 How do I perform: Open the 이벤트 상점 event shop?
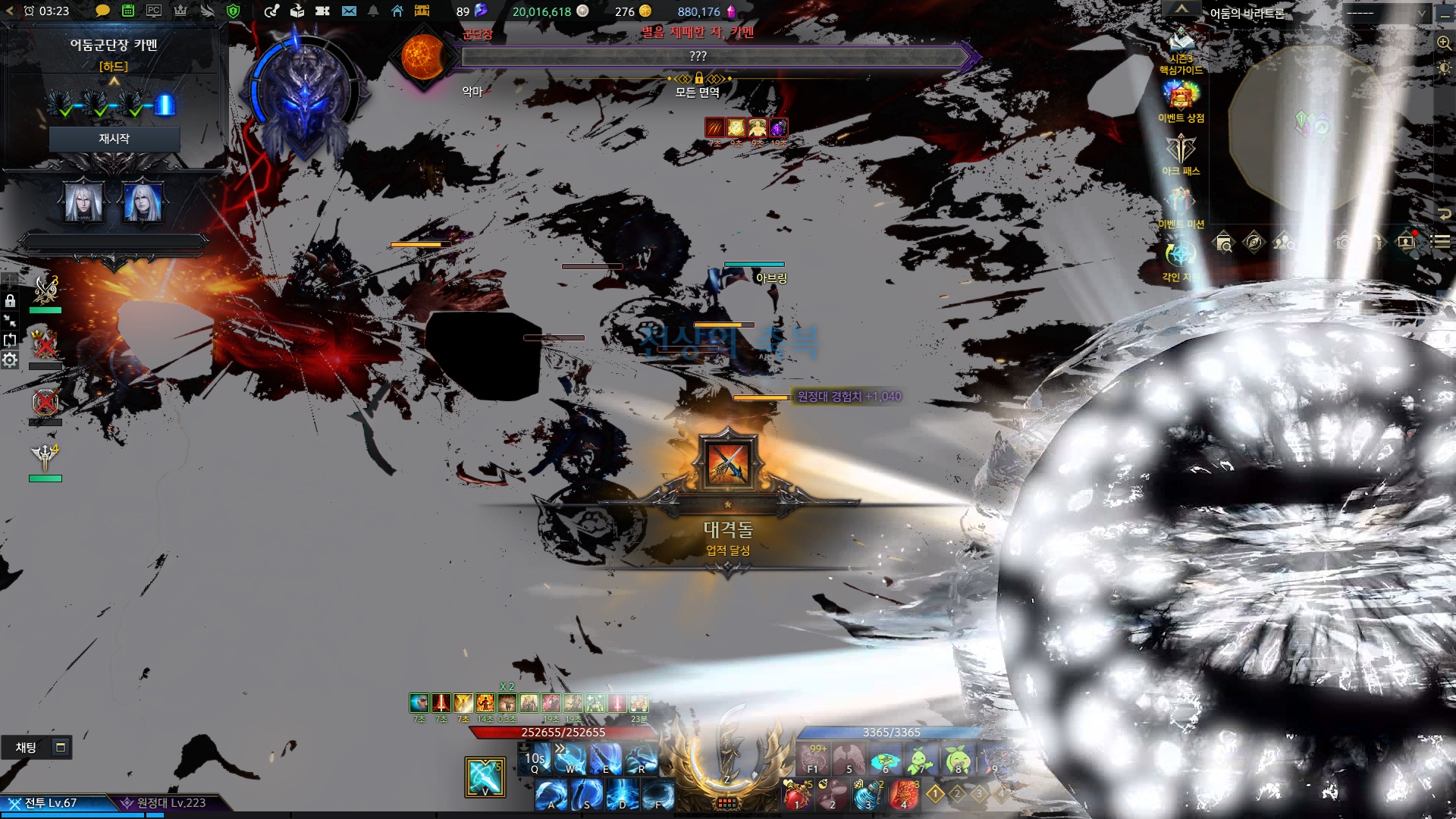pyautogui.click(x=1181, y=97)
